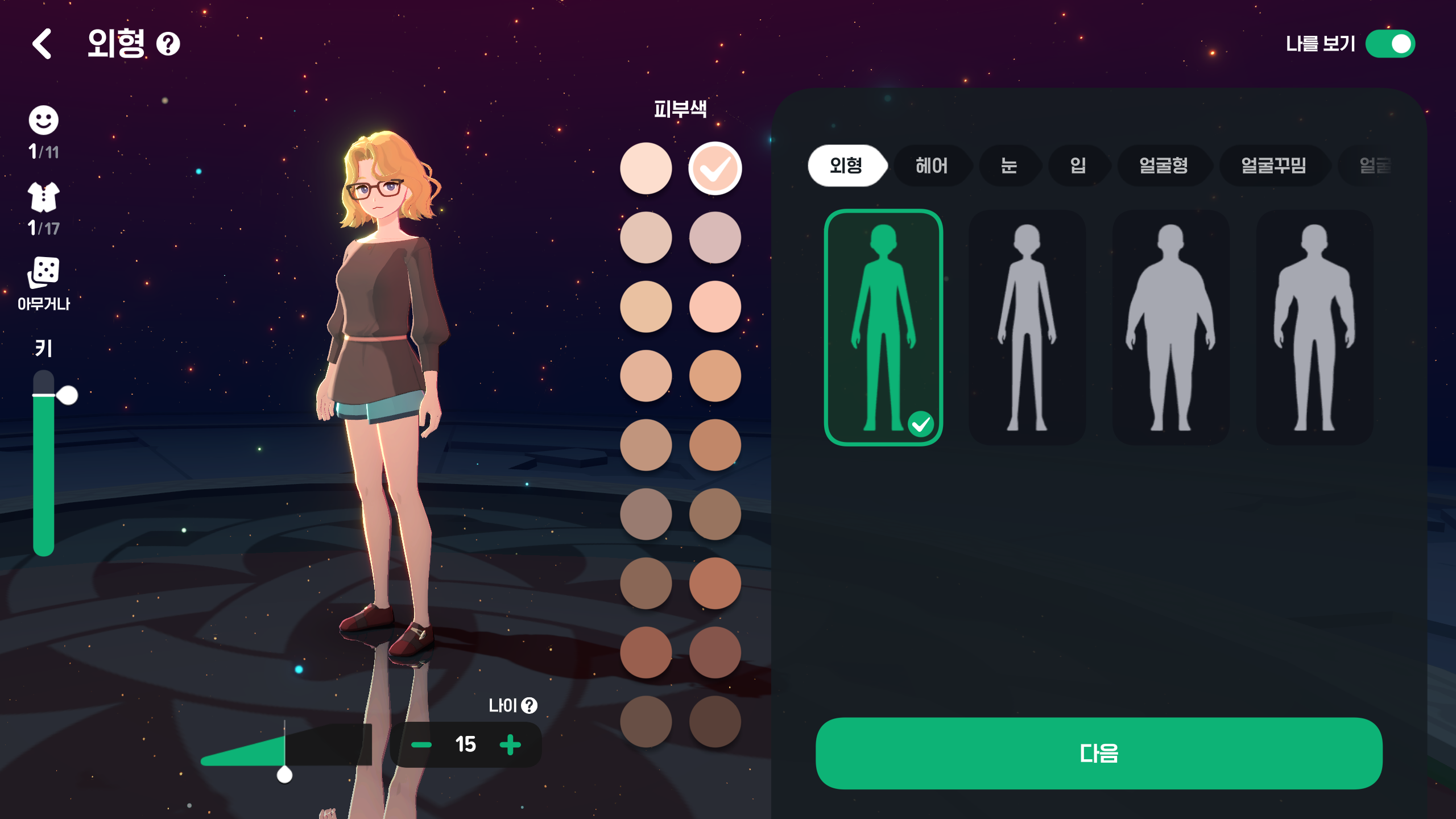
Task: Toggle the 나를 보기 switch
Action: coord(1389,44)
